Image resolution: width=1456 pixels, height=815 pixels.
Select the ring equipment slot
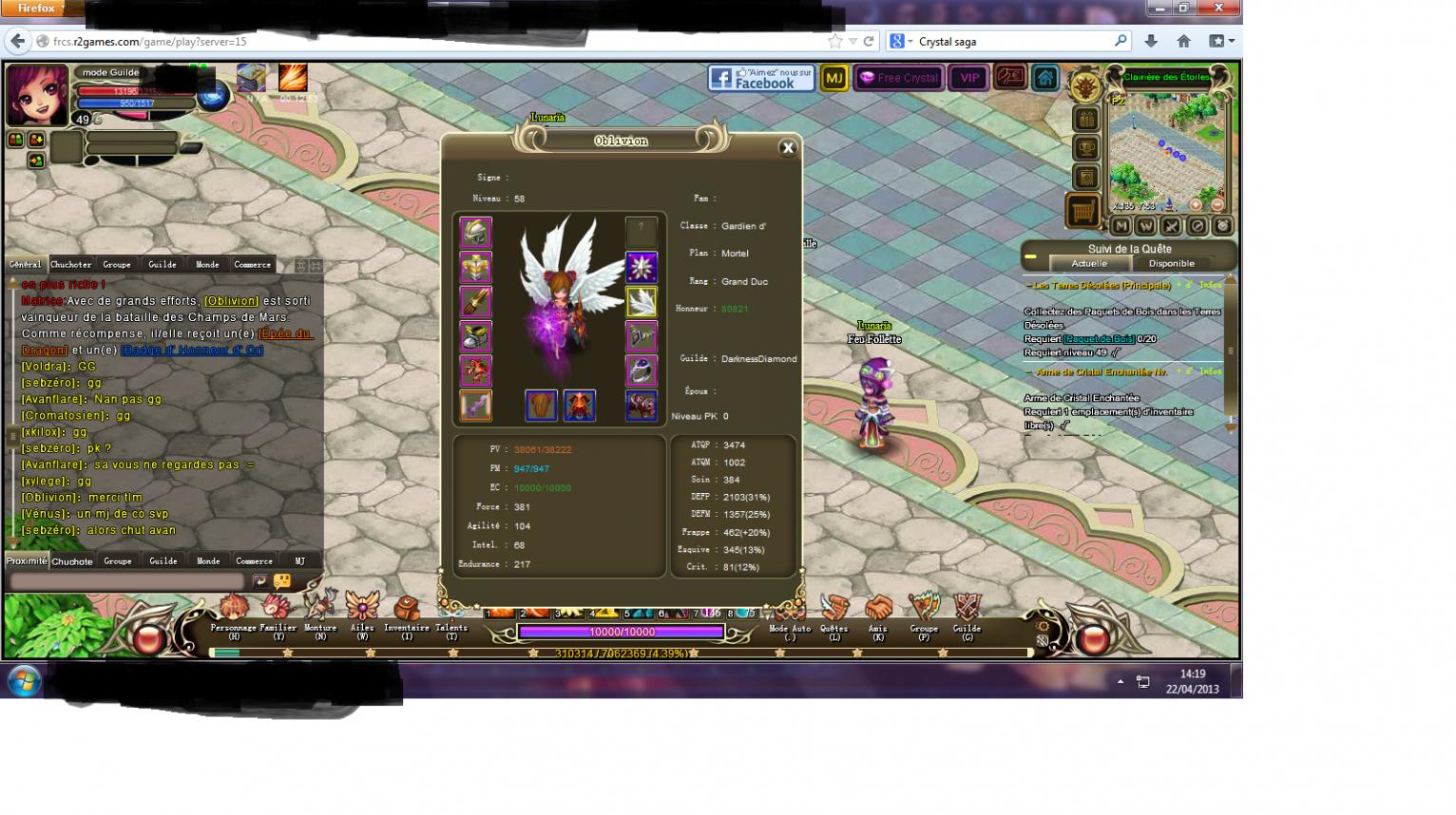click(642, 370)
